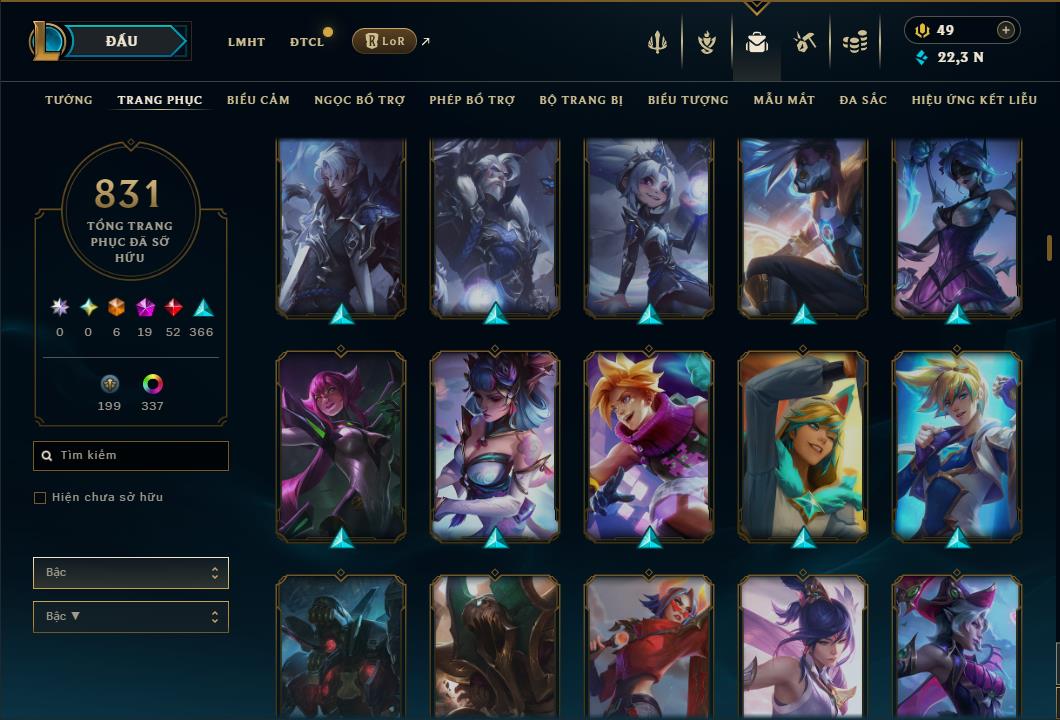The width and height of the screenshot is (1060, 720).
Task: Select the ĐA SẮC chromas tab
Action: (863, 100)
